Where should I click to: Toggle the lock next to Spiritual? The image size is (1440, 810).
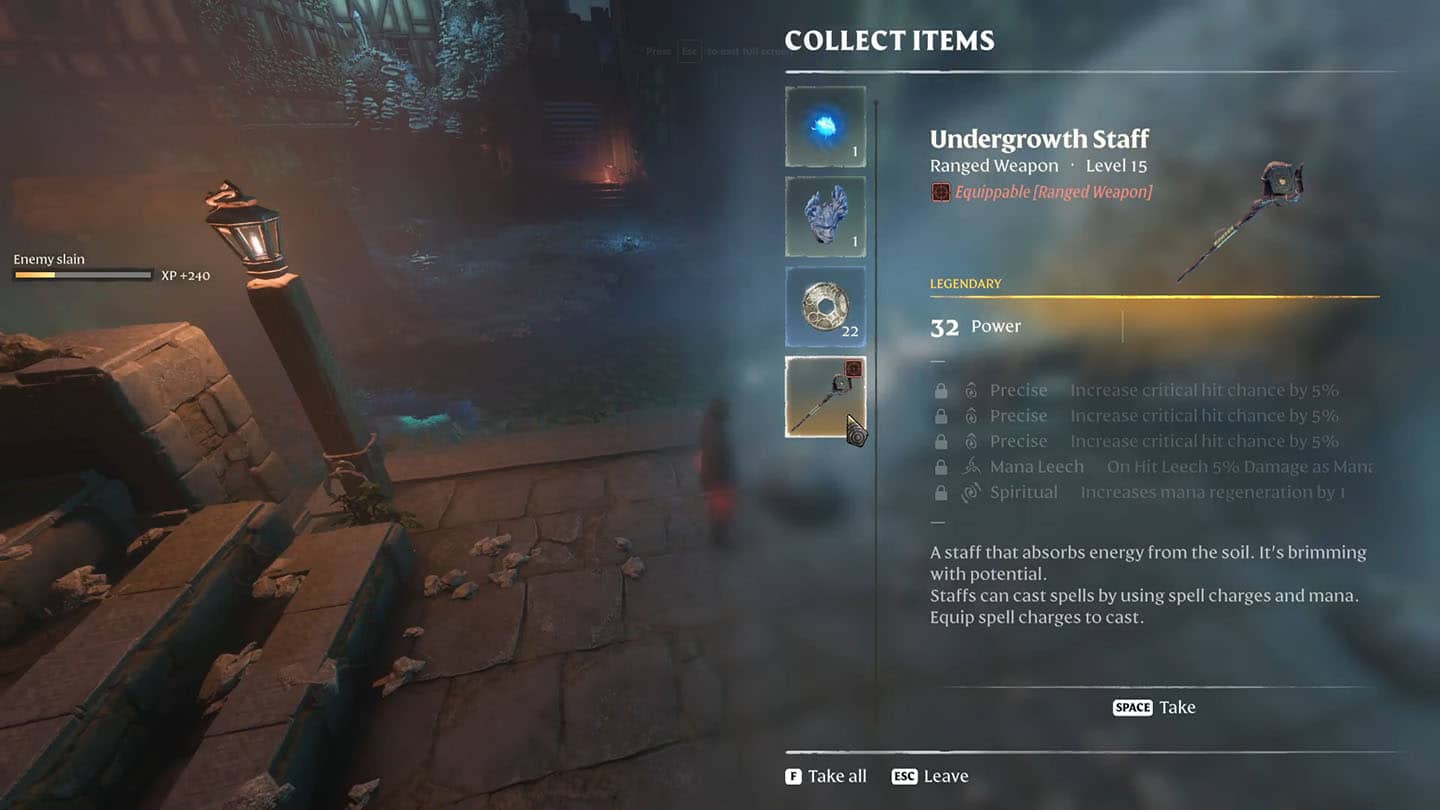(x=941, y=492)
